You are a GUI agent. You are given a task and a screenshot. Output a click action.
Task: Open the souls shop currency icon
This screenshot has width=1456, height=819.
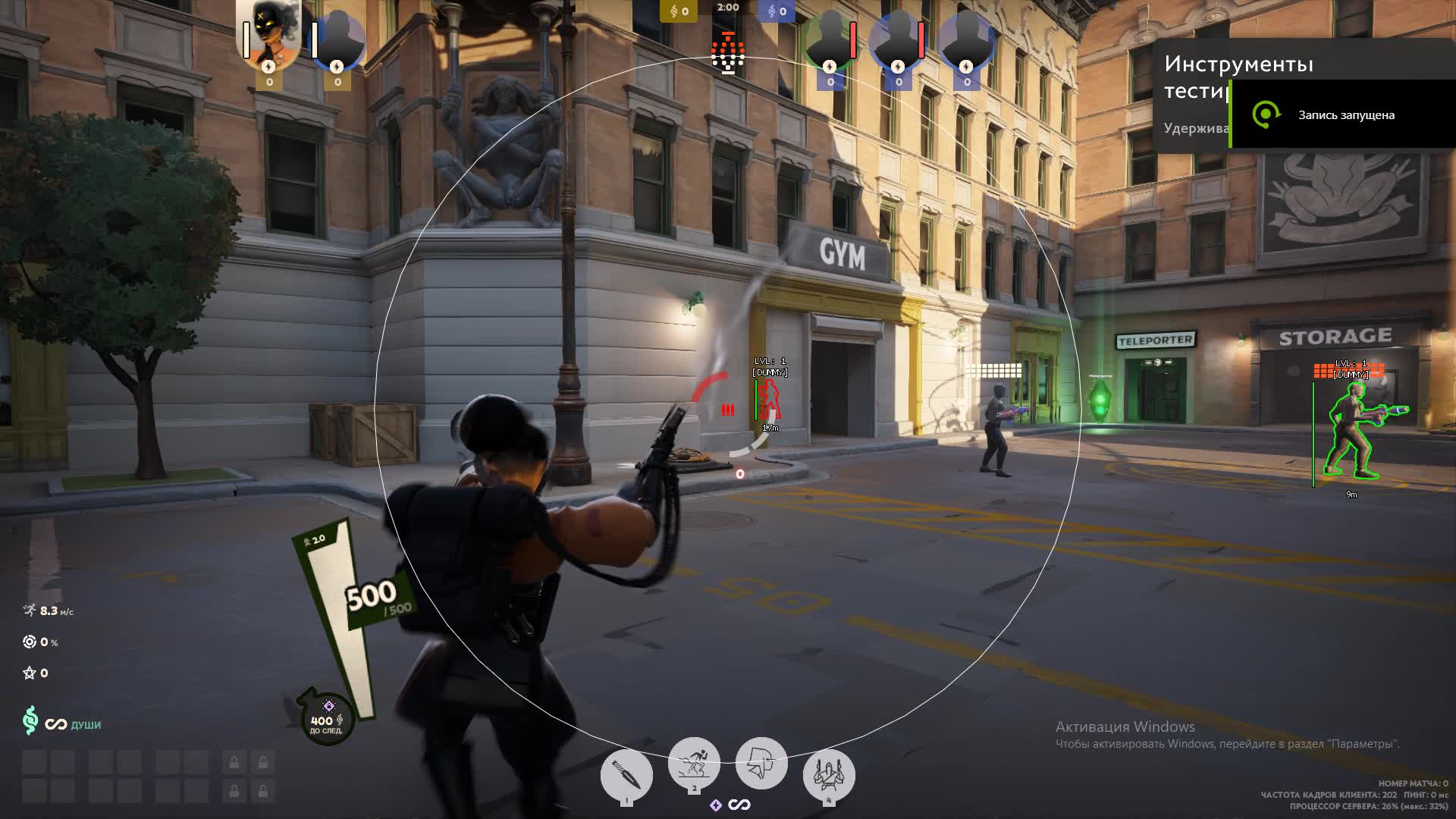[30, 720]
